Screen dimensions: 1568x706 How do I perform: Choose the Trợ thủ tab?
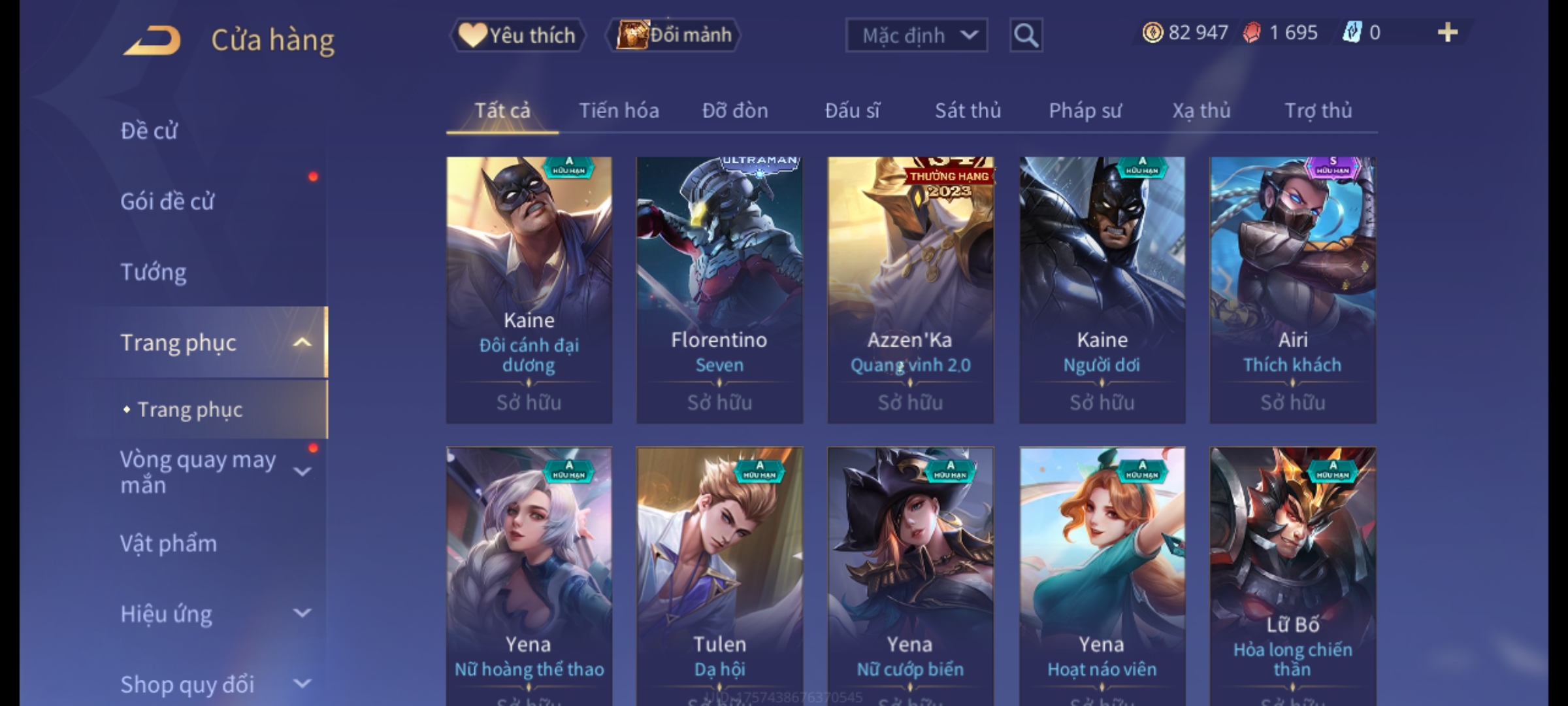(1318, 110)
